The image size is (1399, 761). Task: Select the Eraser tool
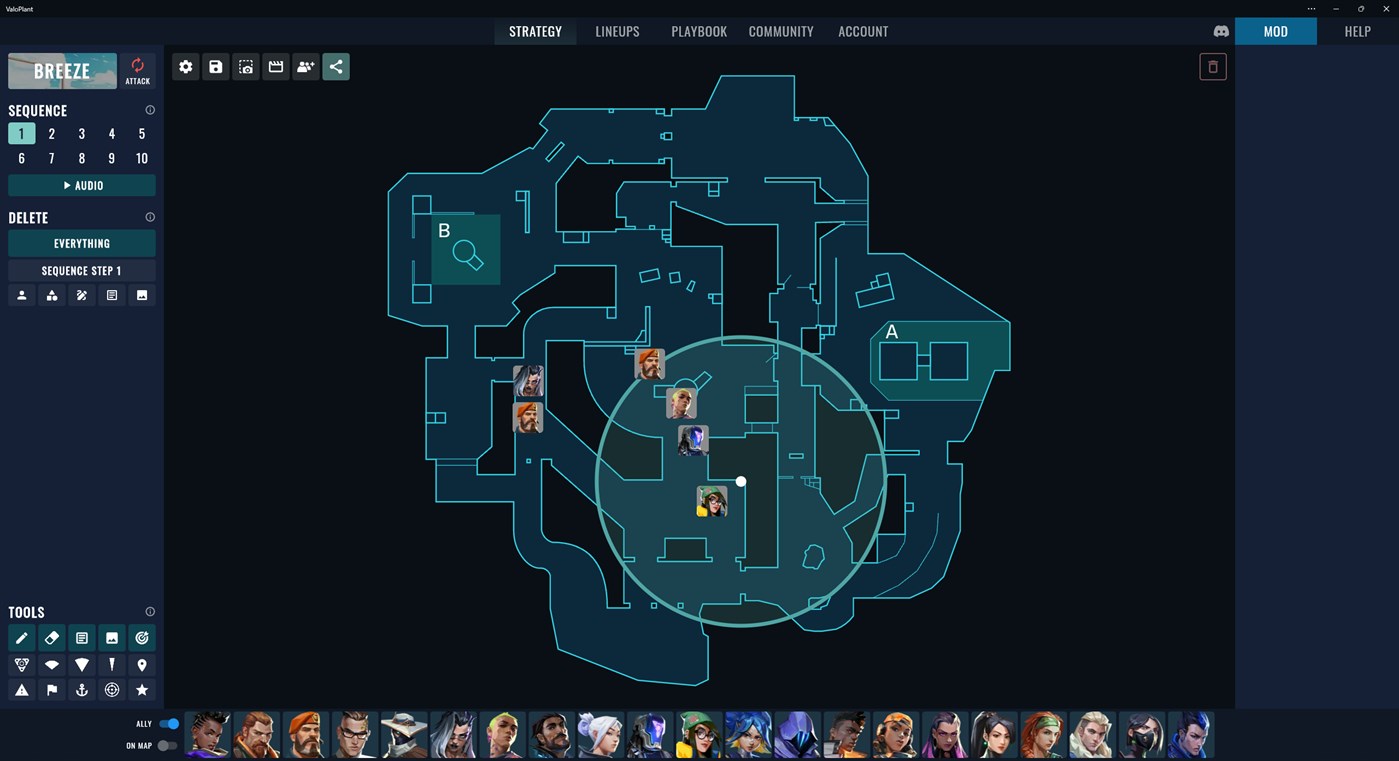click(x=52, y=637)
